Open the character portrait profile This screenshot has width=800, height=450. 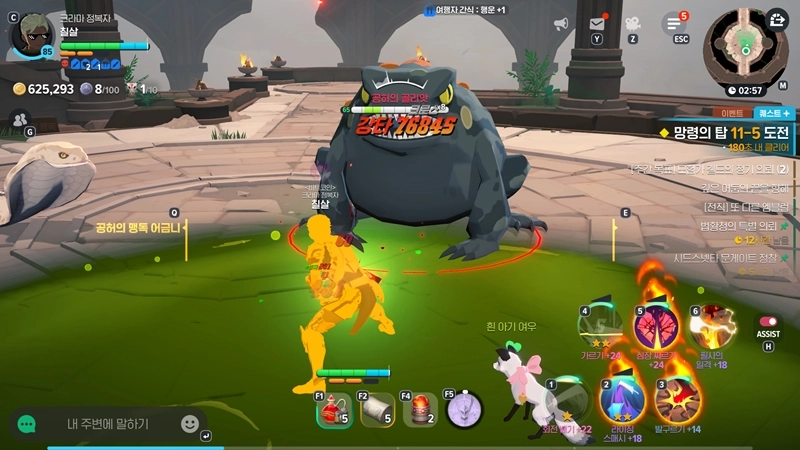pyautogui.click(x=33, y=35)
